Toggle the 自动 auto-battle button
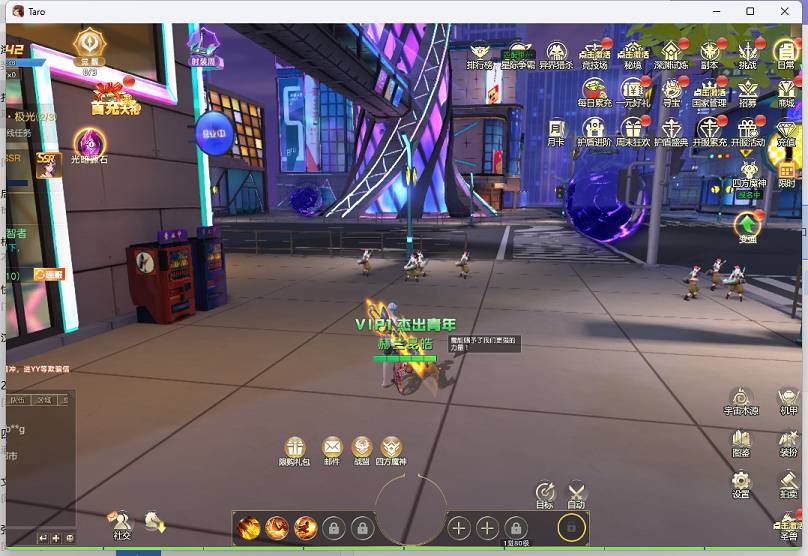The image size is (808, 556). coord(576,493)
